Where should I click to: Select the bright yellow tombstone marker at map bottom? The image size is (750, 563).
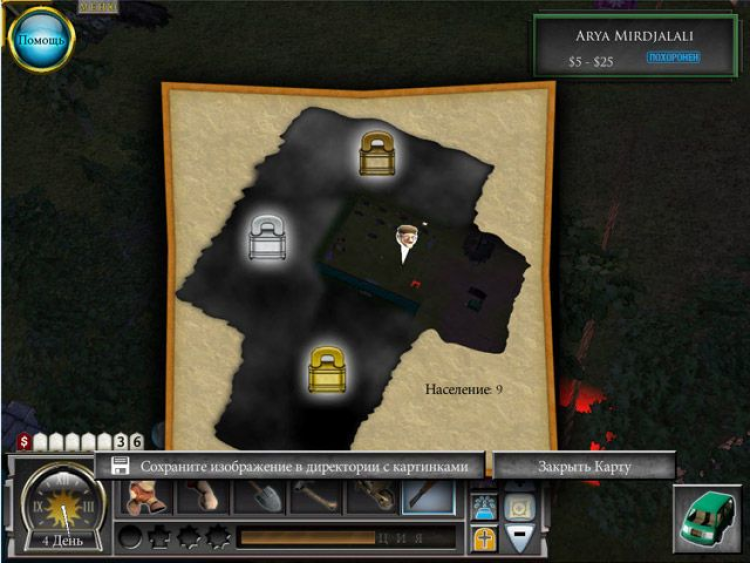[327, 370]
